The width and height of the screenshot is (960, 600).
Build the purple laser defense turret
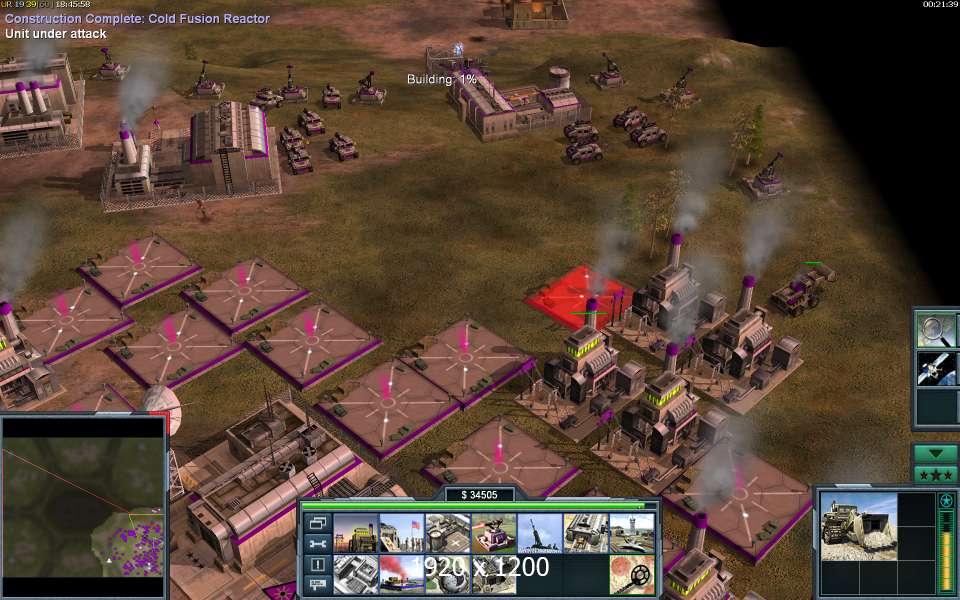(493, 533)
